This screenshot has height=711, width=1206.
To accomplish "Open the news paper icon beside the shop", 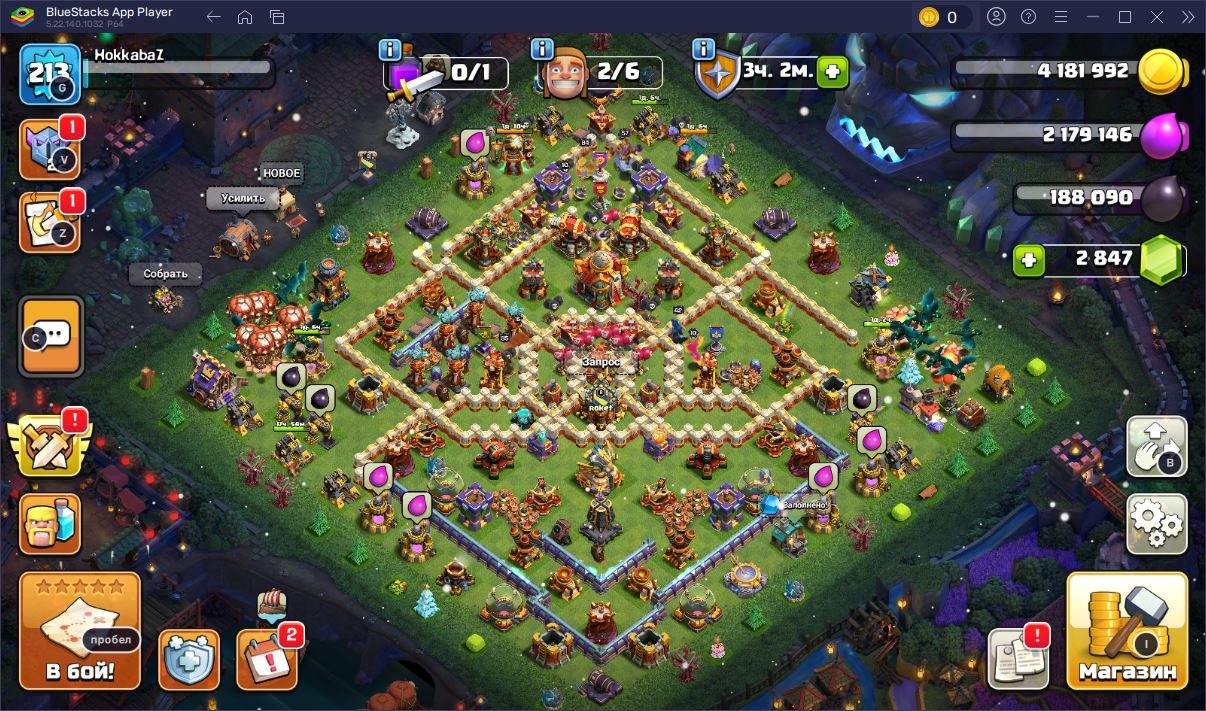I will [x=1018, y=658].
